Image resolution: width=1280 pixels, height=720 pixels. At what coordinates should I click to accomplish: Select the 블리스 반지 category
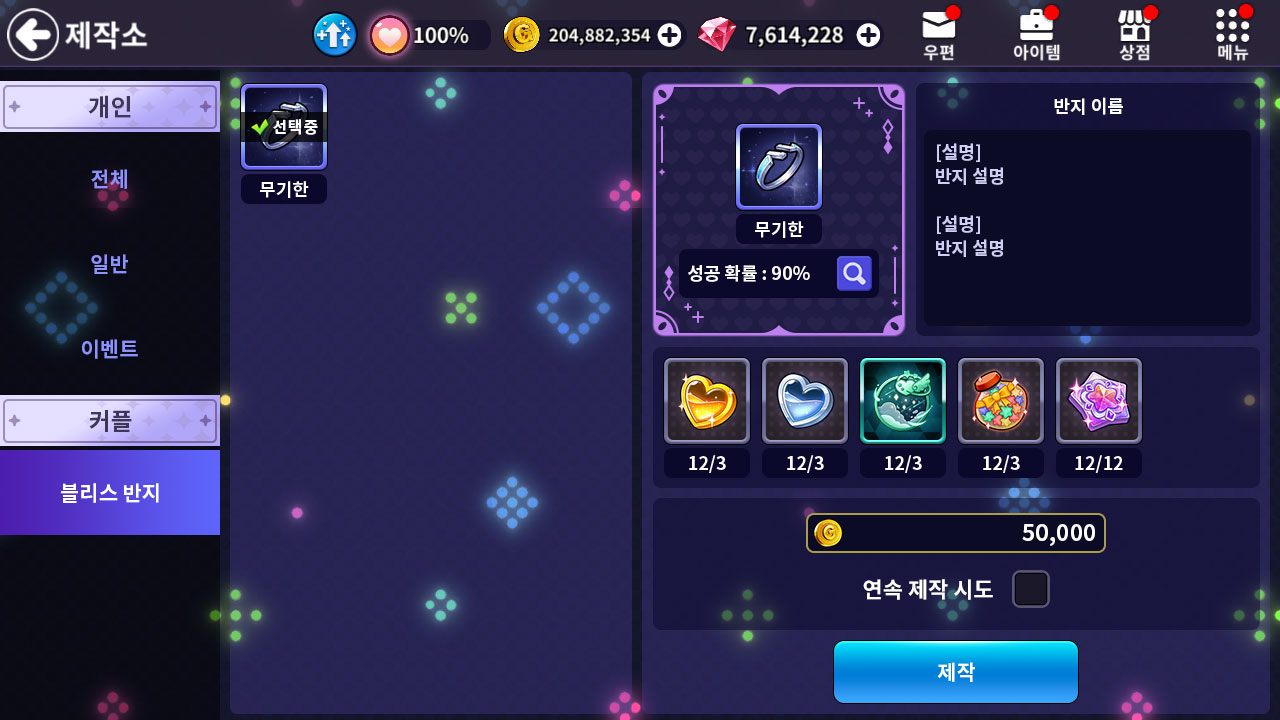[110, 492]
